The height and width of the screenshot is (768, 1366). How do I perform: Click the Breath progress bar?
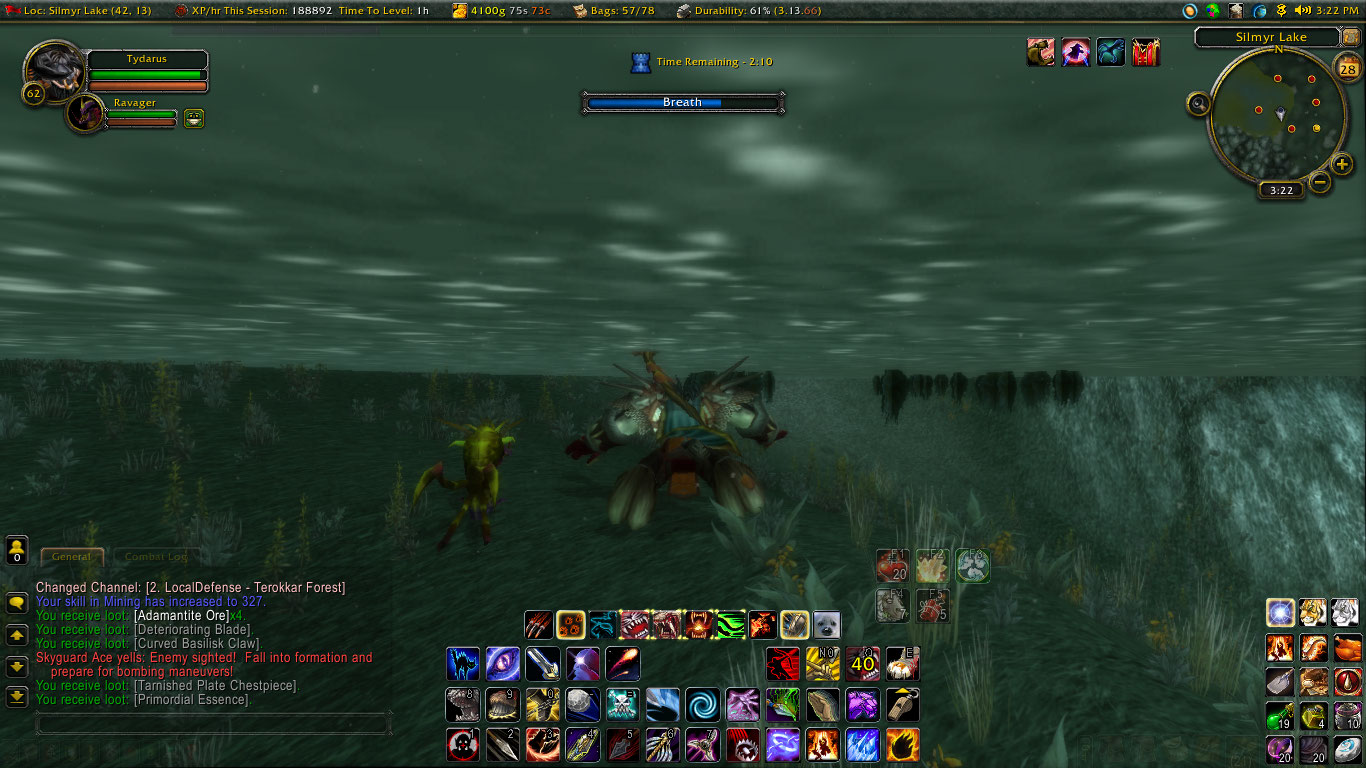coord(683,102)
